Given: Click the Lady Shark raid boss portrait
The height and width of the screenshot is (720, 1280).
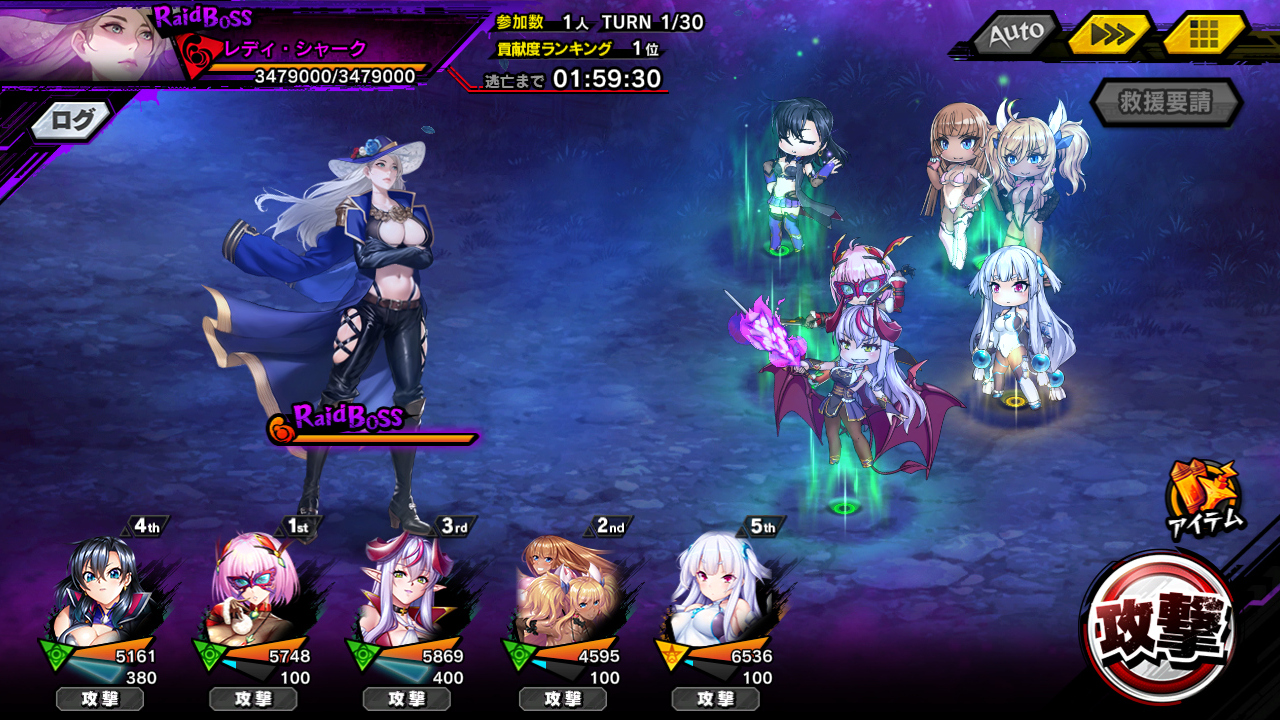Looking at the screenshot, I should [85, 42].
